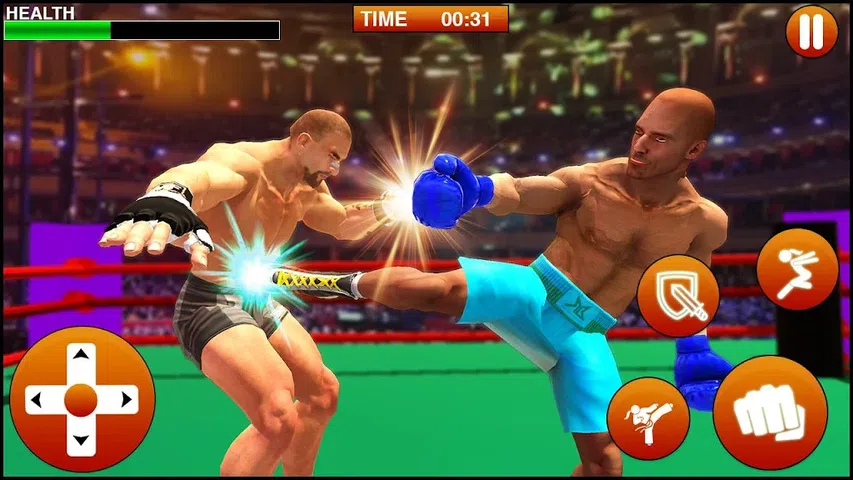Screen dimensions: 853x480
Task: Tap the left arrow on the D-pad
Action: click(x=37, y=401)
